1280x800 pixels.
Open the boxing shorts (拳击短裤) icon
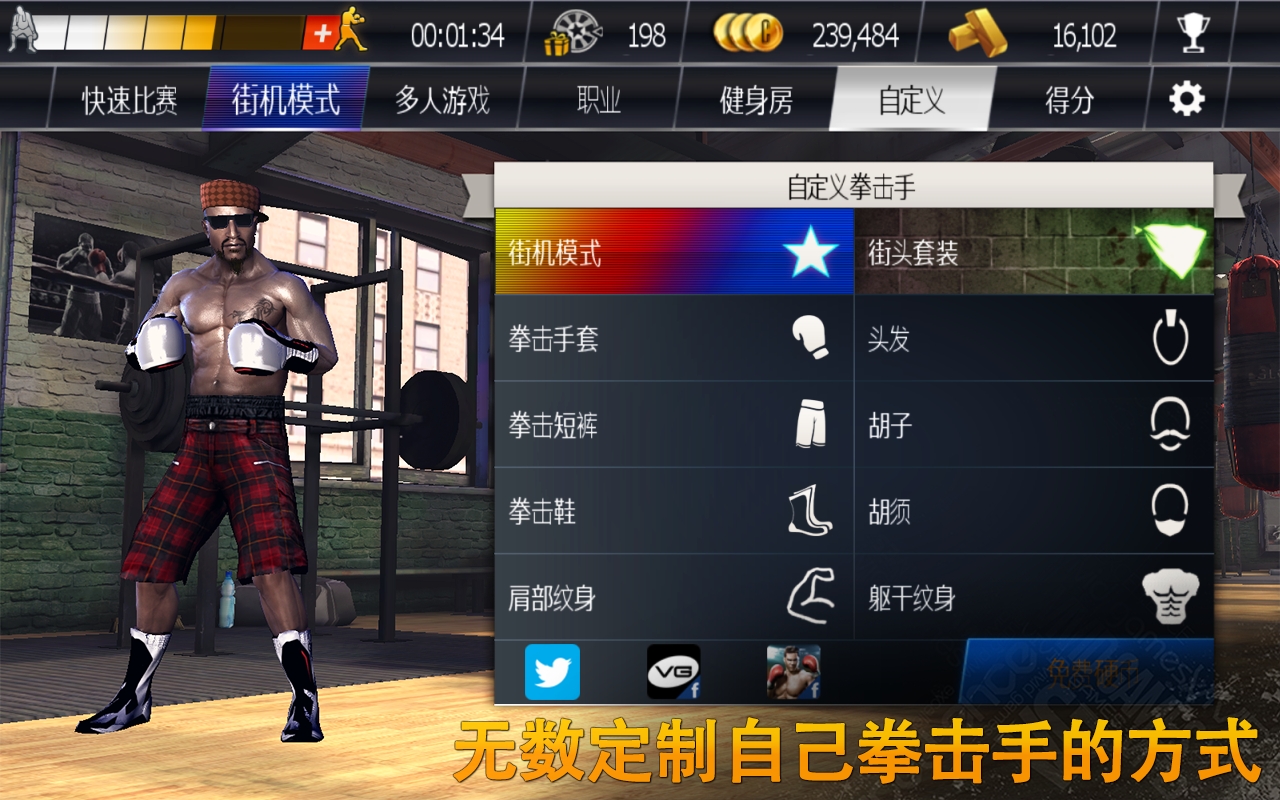[812, 425]
